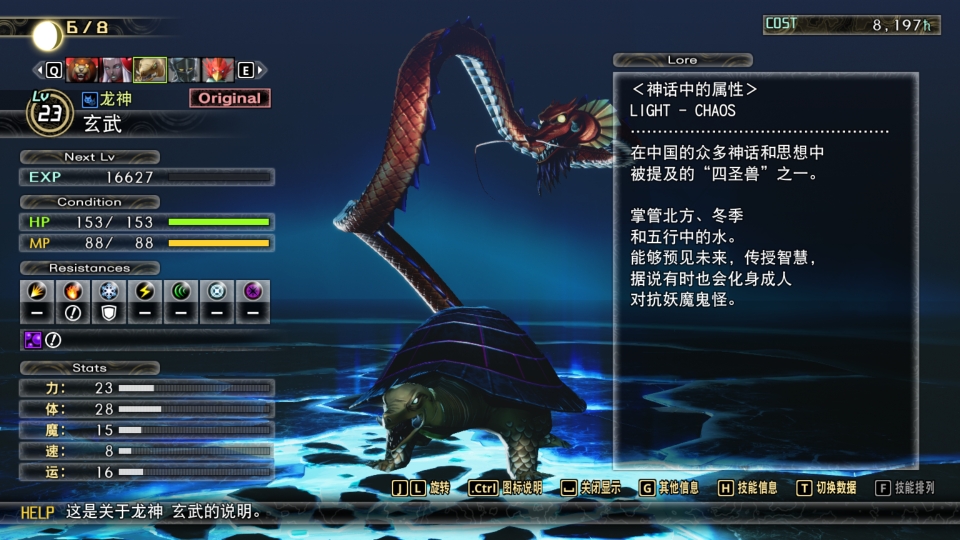This screenshot has height=540, width=960.
Task: Switch to the red bird demon portrait
Action: pyautogui.click(x=218, y=70)
